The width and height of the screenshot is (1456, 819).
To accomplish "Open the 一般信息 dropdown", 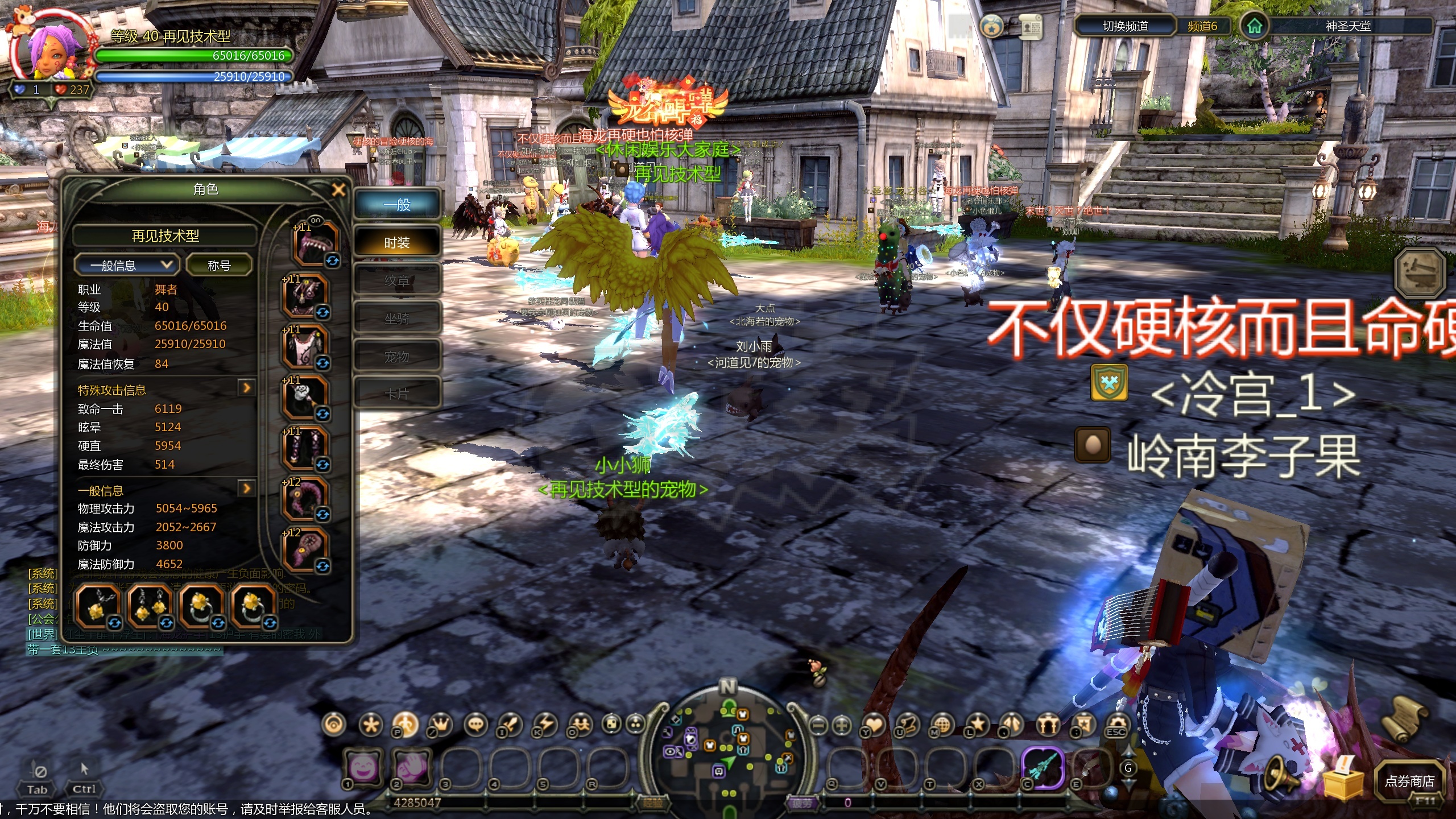I will coord(126,265).
